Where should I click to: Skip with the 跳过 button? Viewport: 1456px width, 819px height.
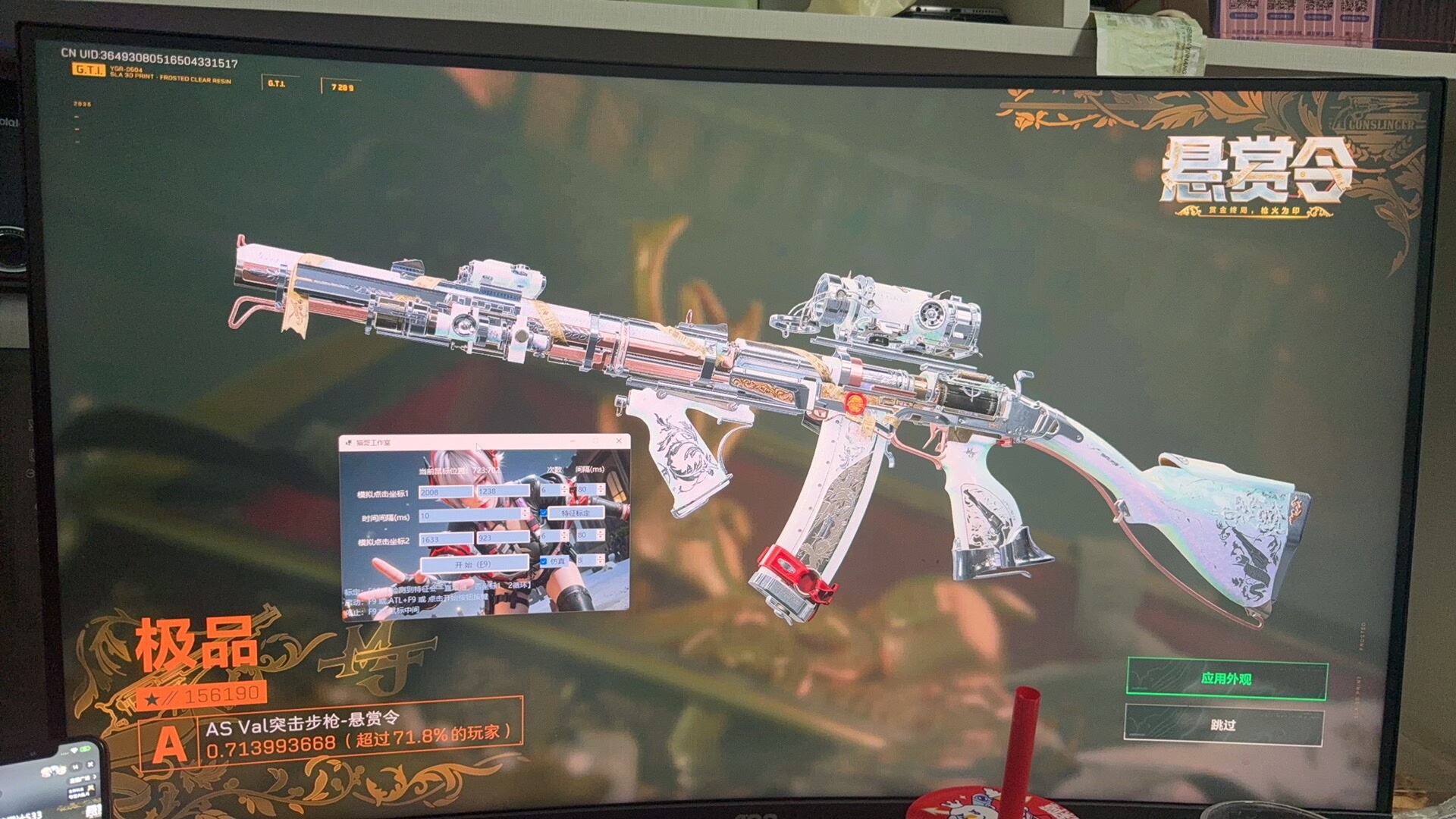[x=1223, y=725]
